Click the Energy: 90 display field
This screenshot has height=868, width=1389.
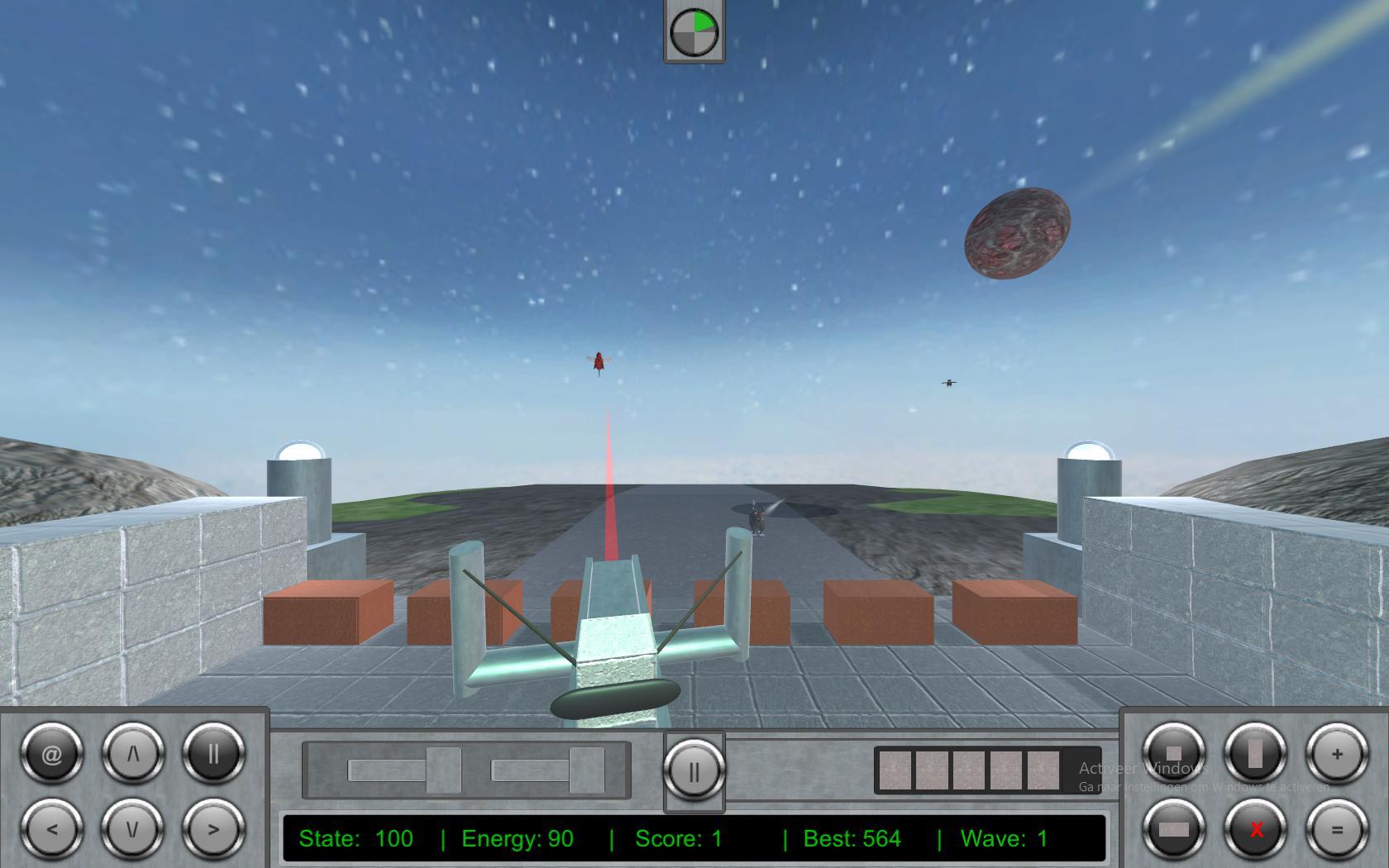(x=517, y=838)
